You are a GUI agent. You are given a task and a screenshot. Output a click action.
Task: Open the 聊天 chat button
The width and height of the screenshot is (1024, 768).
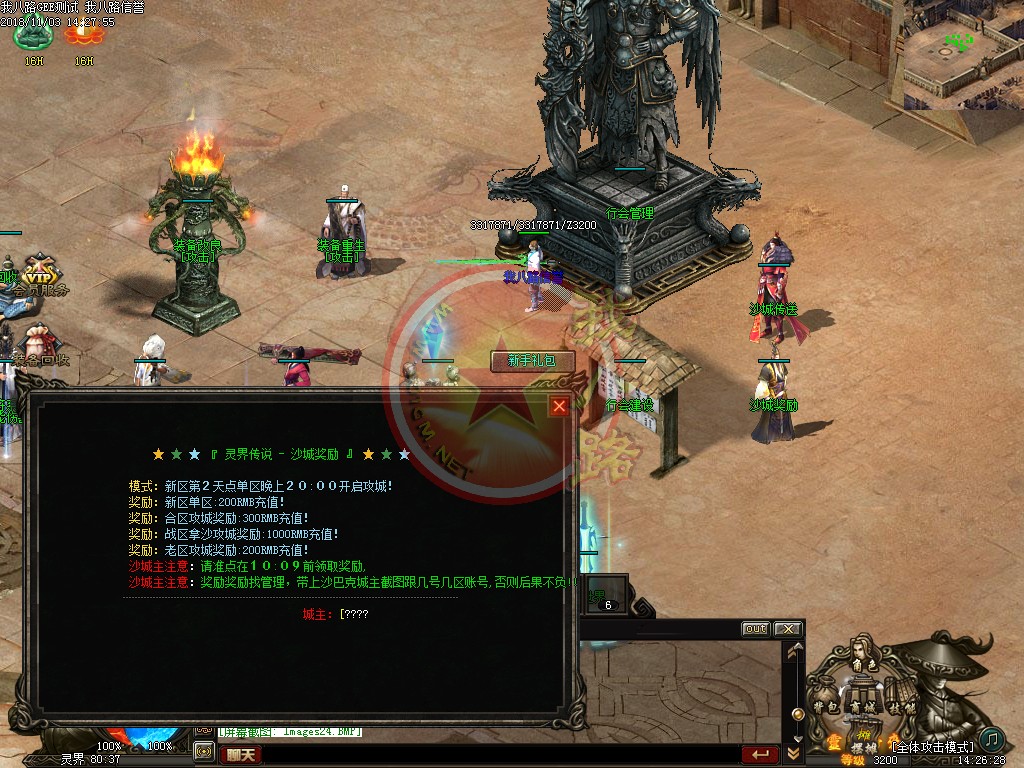pyautogui.click(x=240, y=755)
